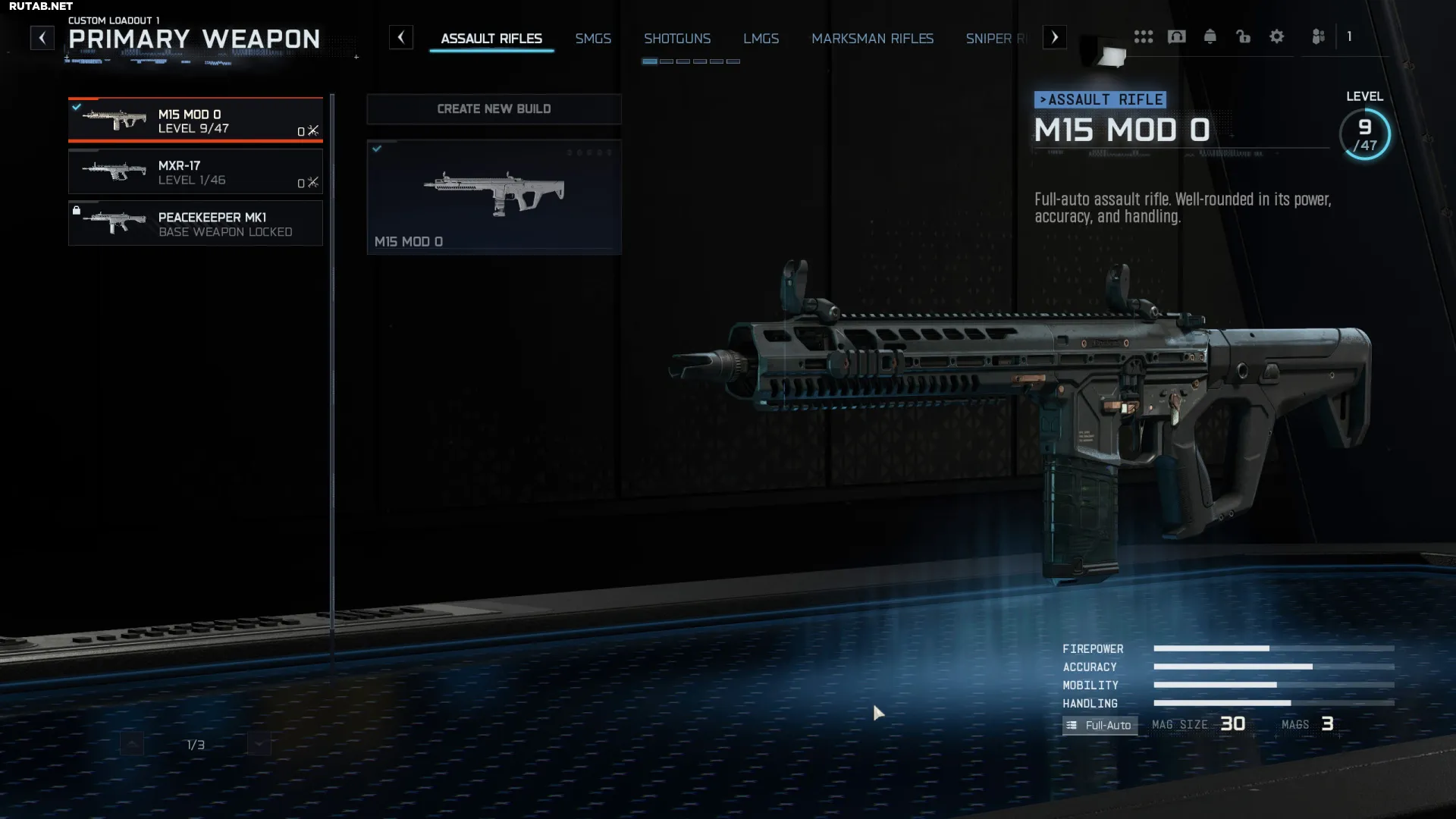Click the left arrow to previous weapon category
Screen dimensions: 1456x819
click(x=401, y=37)
